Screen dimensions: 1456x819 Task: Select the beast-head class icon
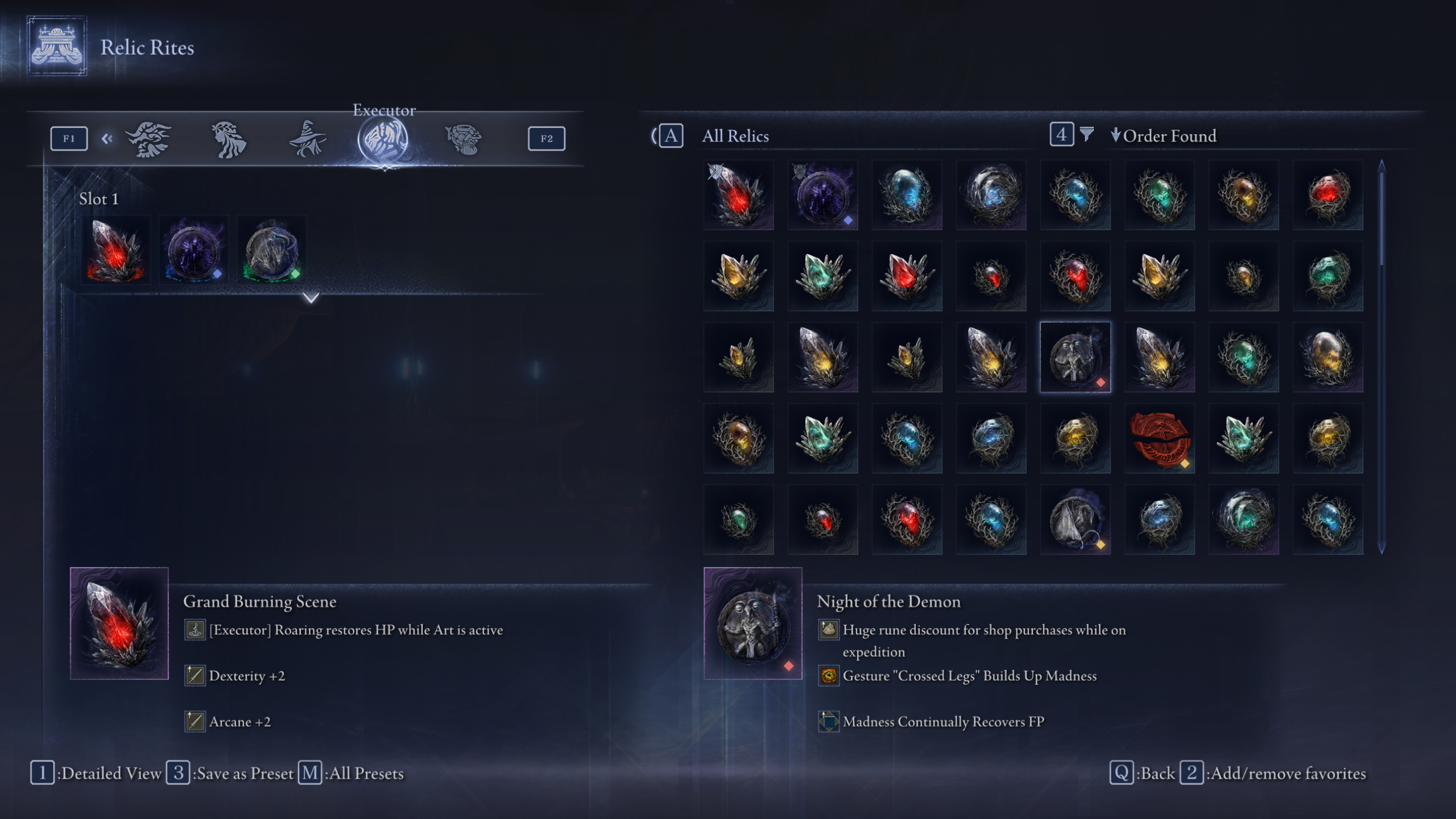(x=147, y=138)
